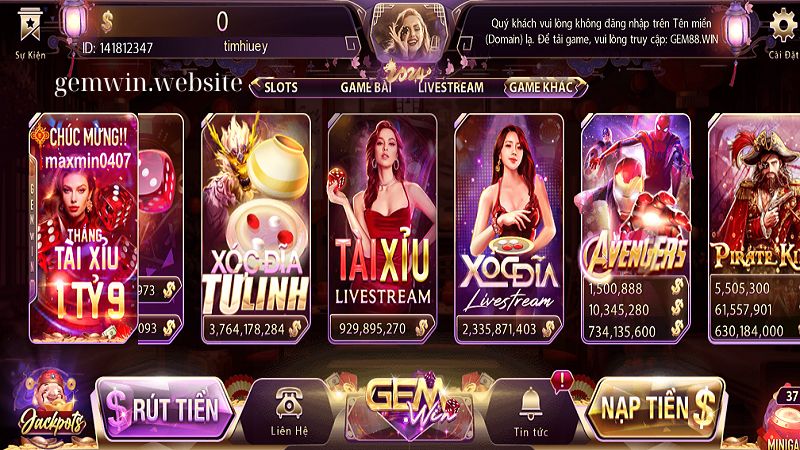Open the Pirate King game tile
Viewport: 800px width, 450px height.
click(x=755, y=225)
